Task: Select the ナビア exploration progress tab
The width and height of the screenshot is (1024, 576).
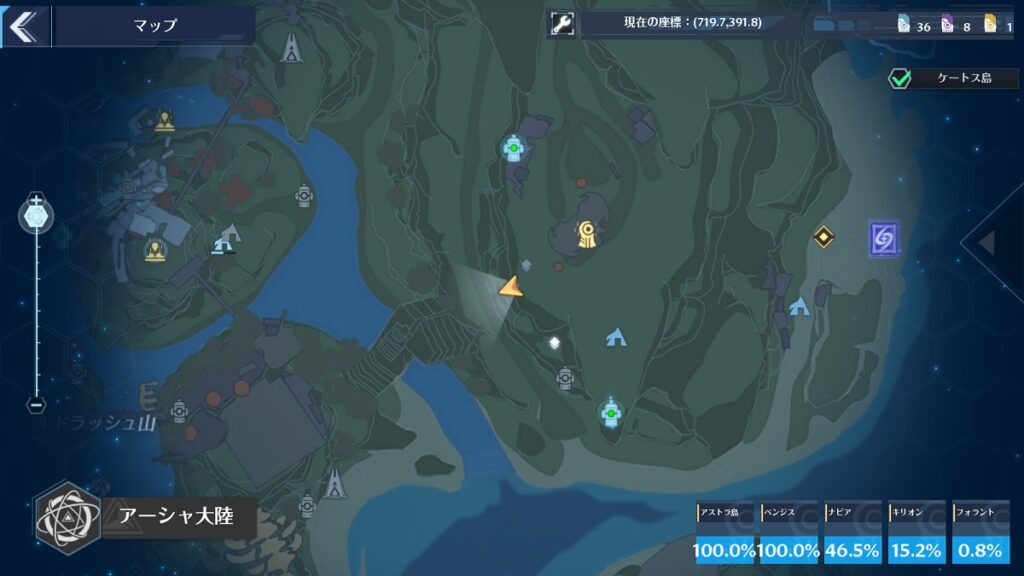Action: pyautogui.click(x=853, y=533)
